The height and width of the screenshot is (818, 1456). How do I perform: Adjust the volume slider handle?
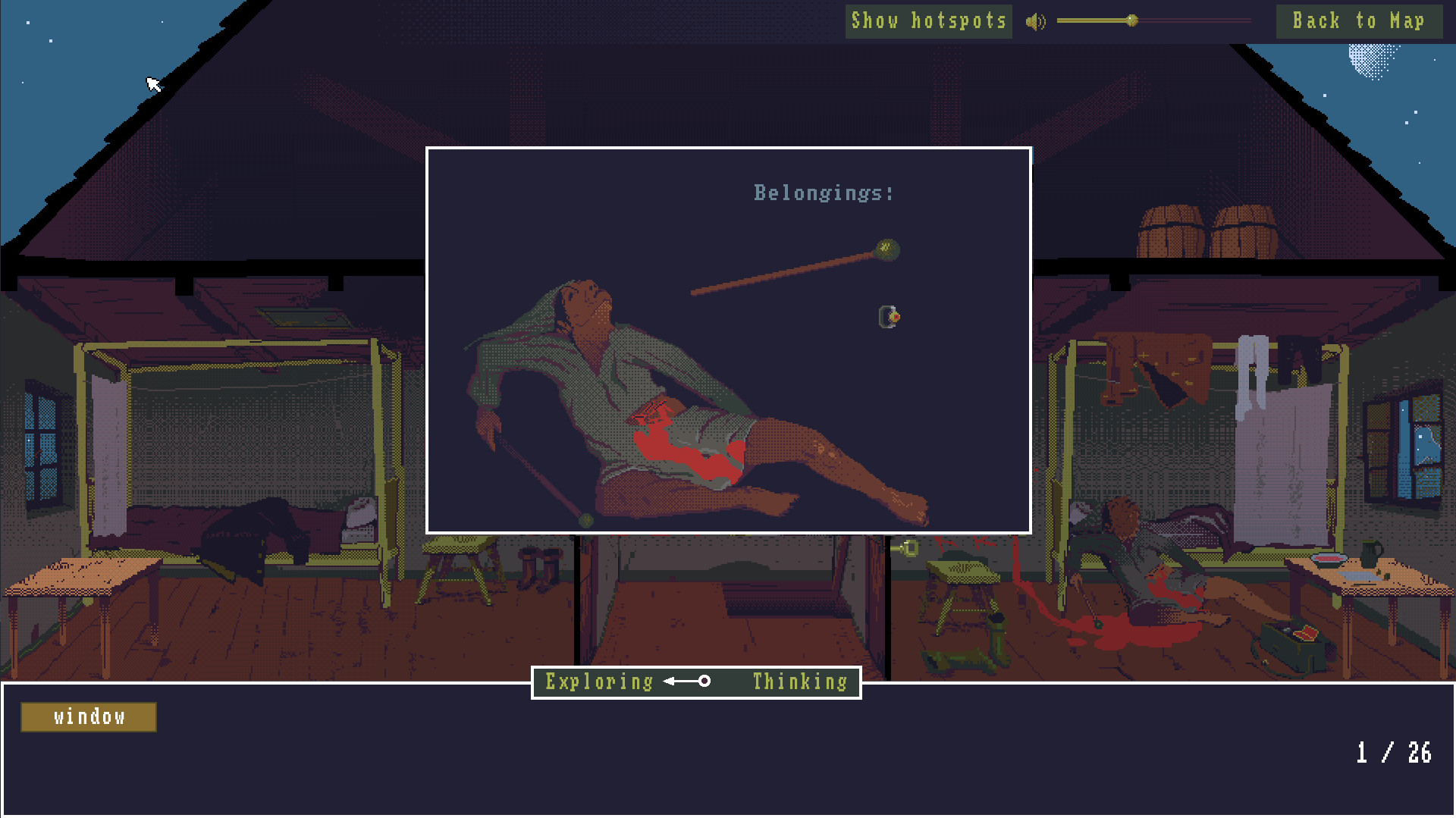coord(1132,20)
